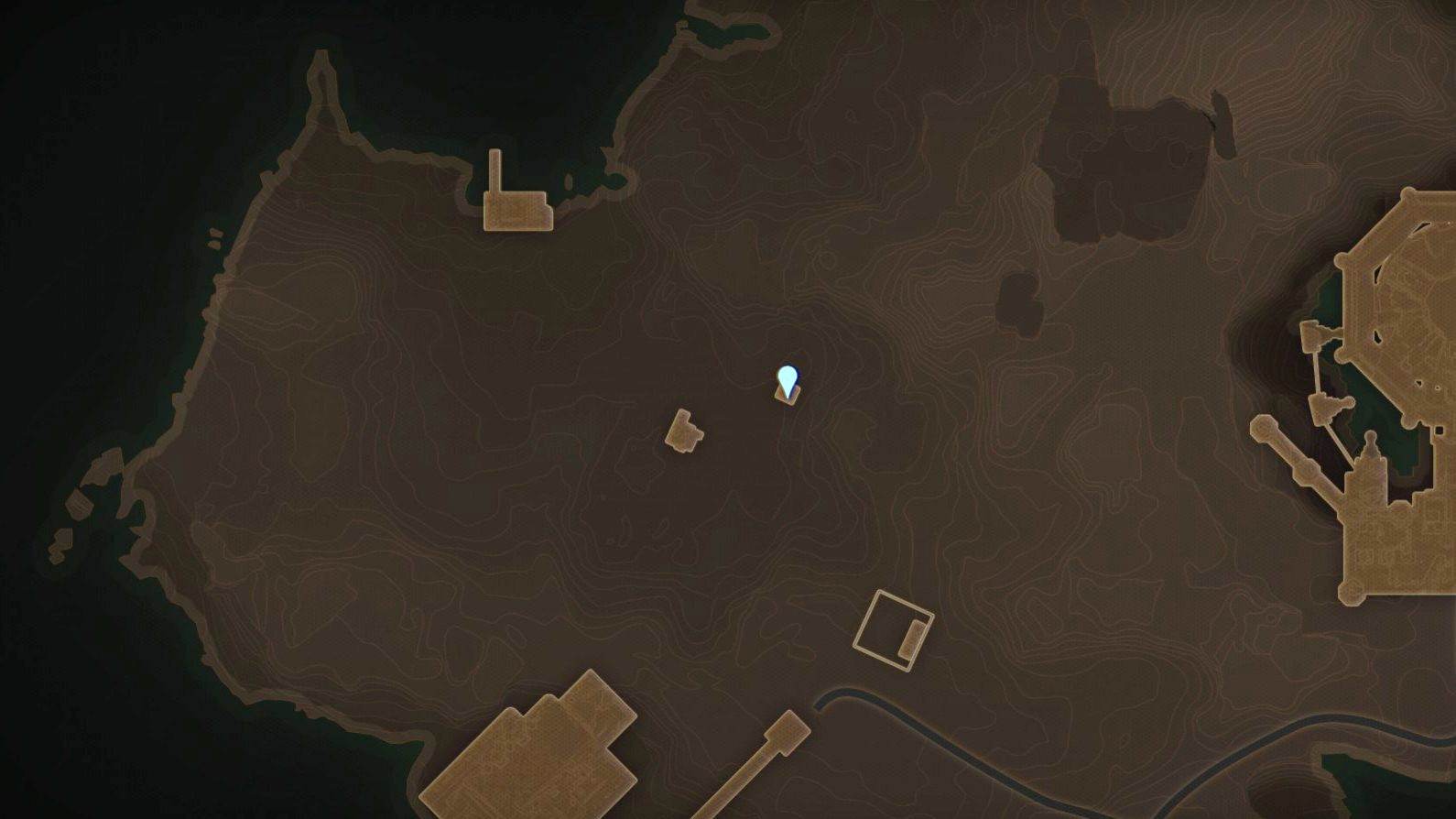Click the small building inside the square enclosure
Image resolution: width=1456 pixels, height=819 pixels.
click(911, 637)
